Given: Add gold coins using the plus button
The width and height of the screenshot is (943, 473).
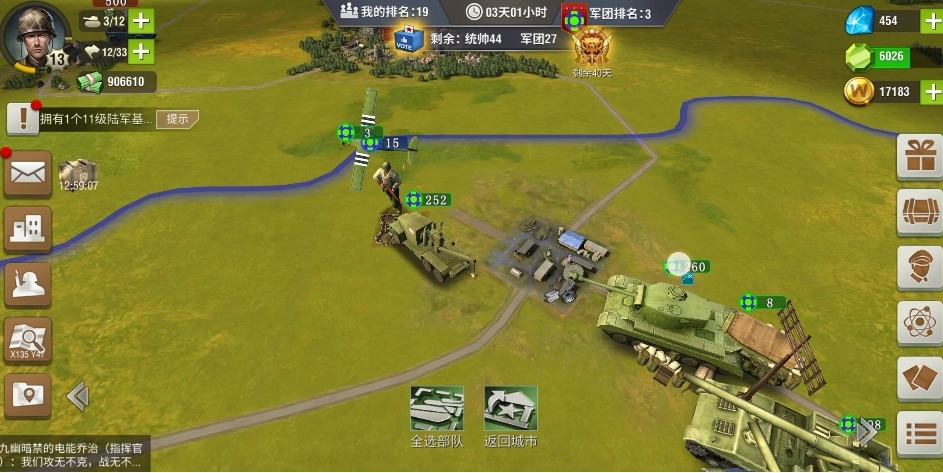Looking at the screenshot, I should click(x=930, y=92).
